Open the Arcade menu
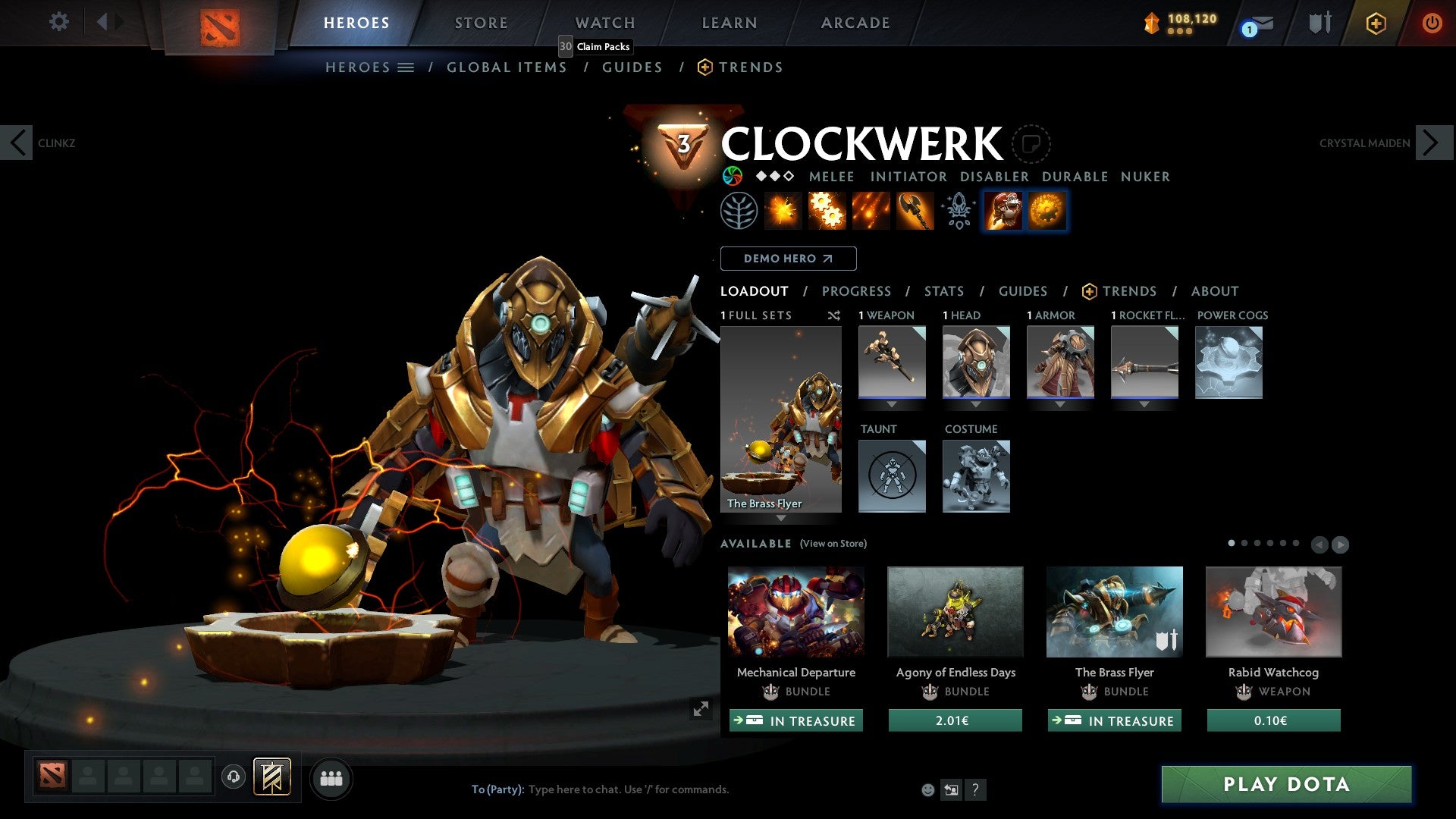Viewport: 1456px width, 819px height. [x=855, y=23]
